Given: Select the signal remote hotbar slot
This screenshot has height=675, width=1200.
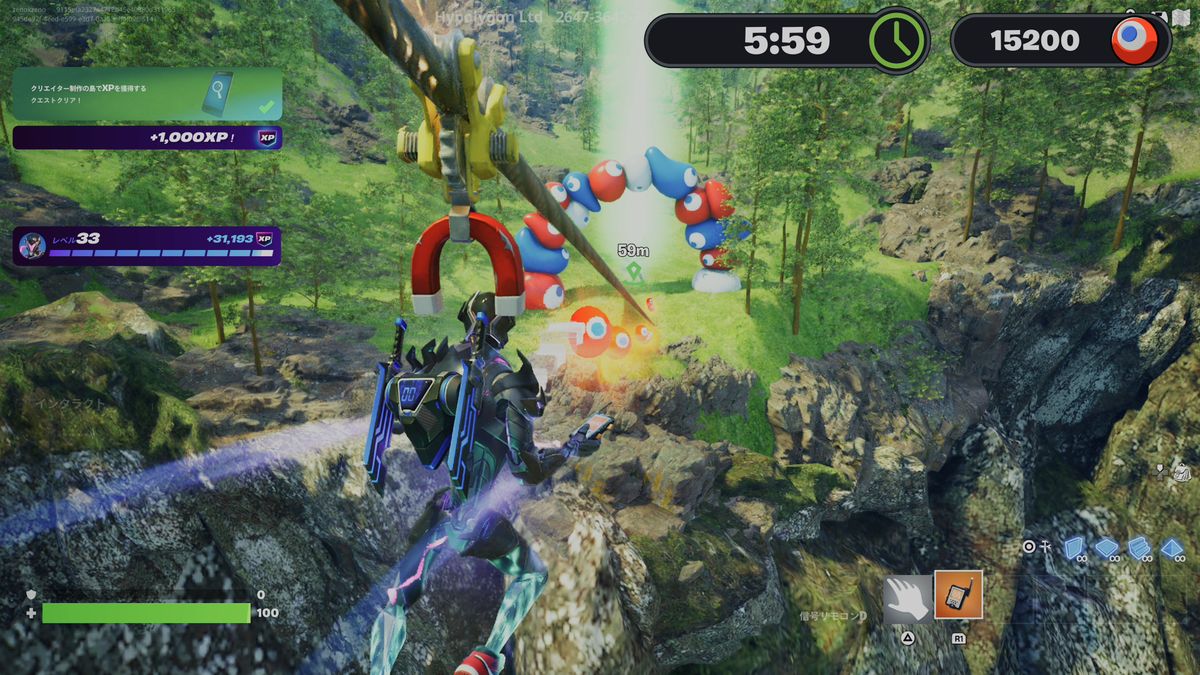Looking at the screenshot, I should point(958,595).
